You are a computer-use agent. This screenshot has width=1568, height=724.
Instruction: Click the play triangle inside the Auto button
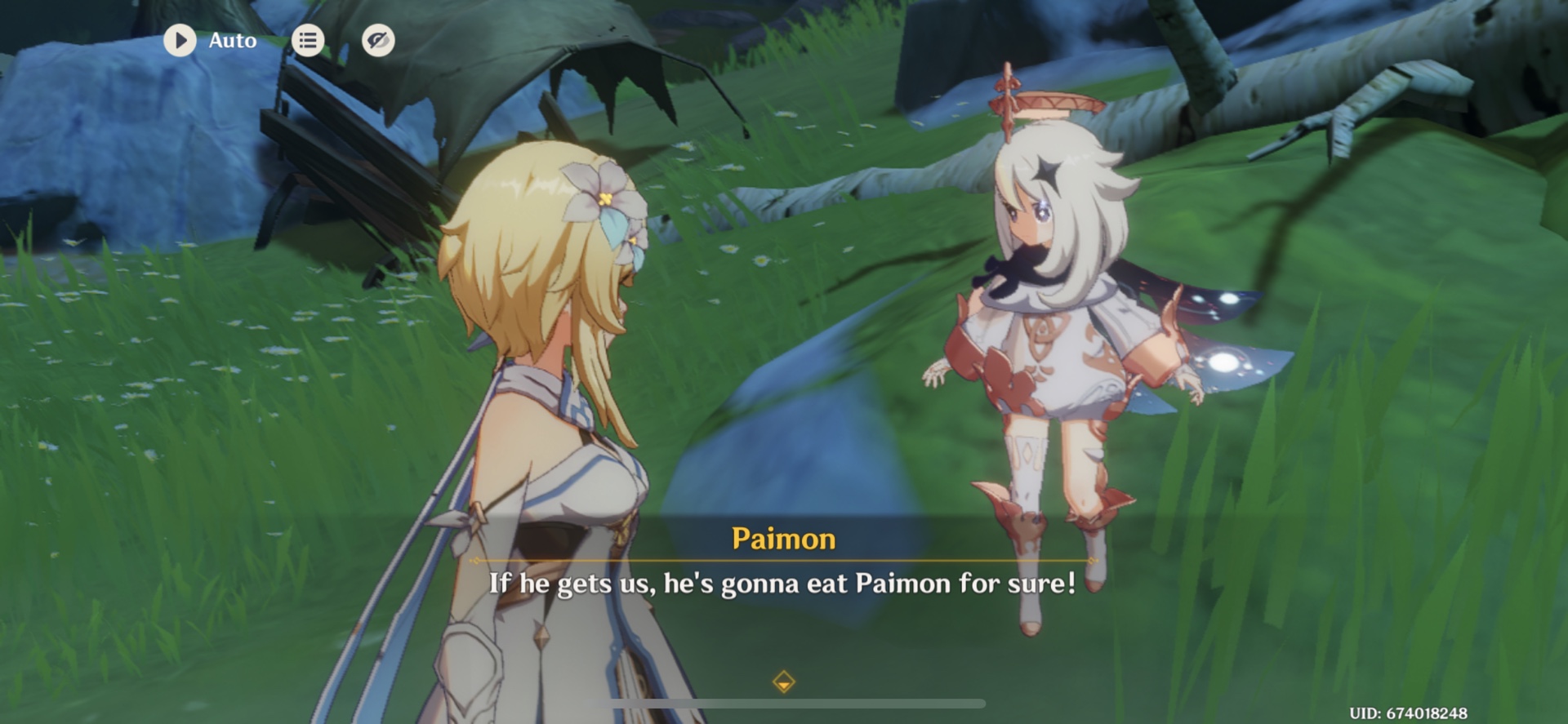[x=180, y=40]
